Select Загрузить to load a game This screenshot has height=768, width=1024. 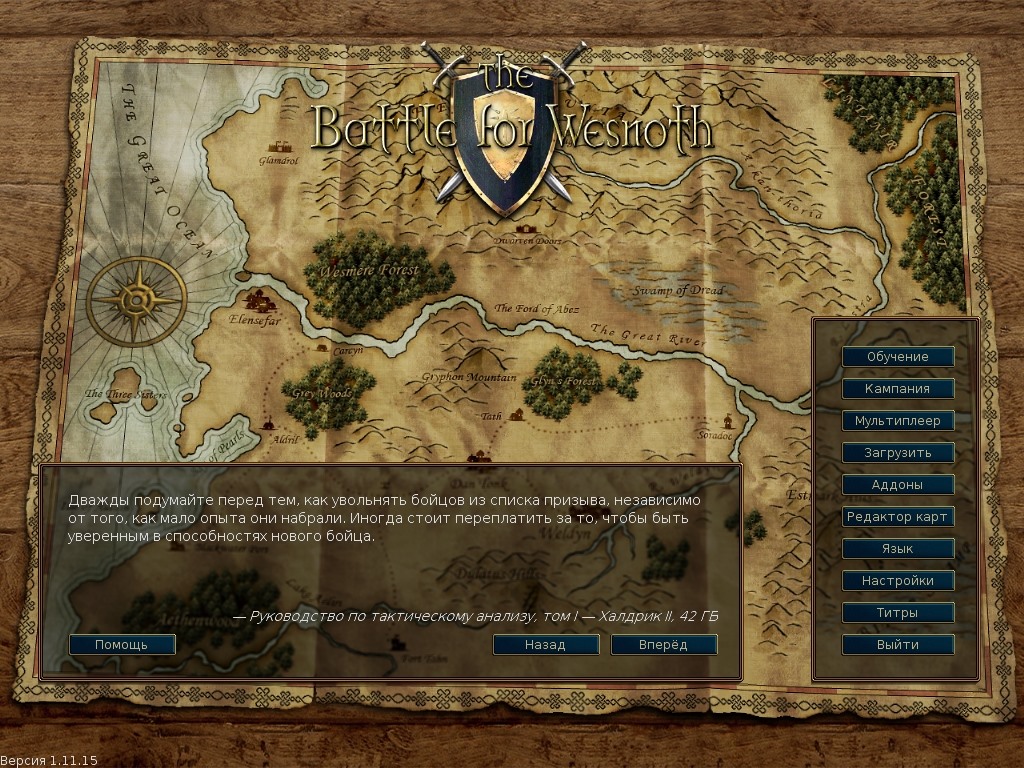click(x=897, y=453)
